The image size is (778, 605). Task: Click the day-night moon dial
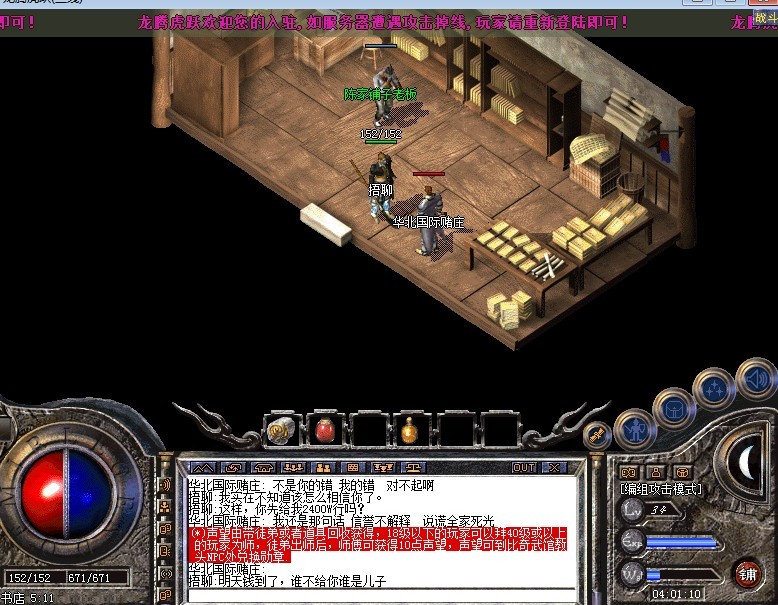tap(748, 460)
